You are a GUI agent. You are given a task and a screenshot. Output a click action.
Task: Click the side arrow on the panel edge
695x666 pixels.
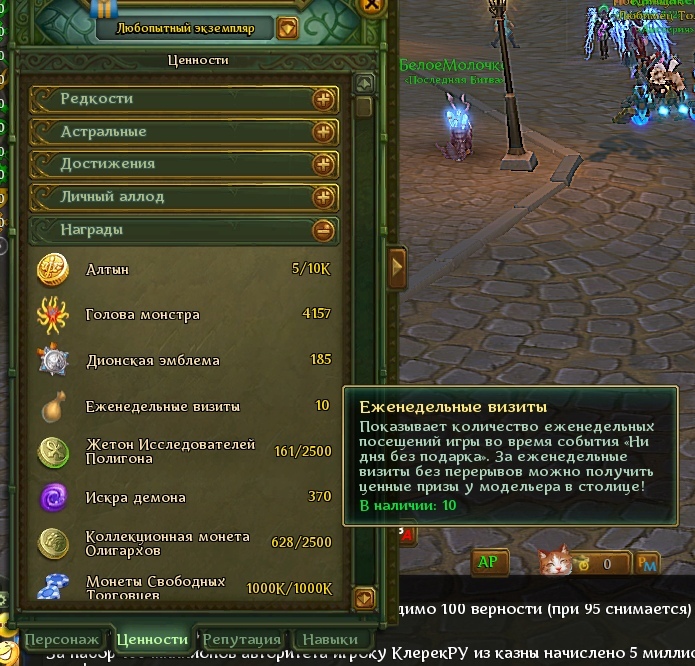point(398,267)
